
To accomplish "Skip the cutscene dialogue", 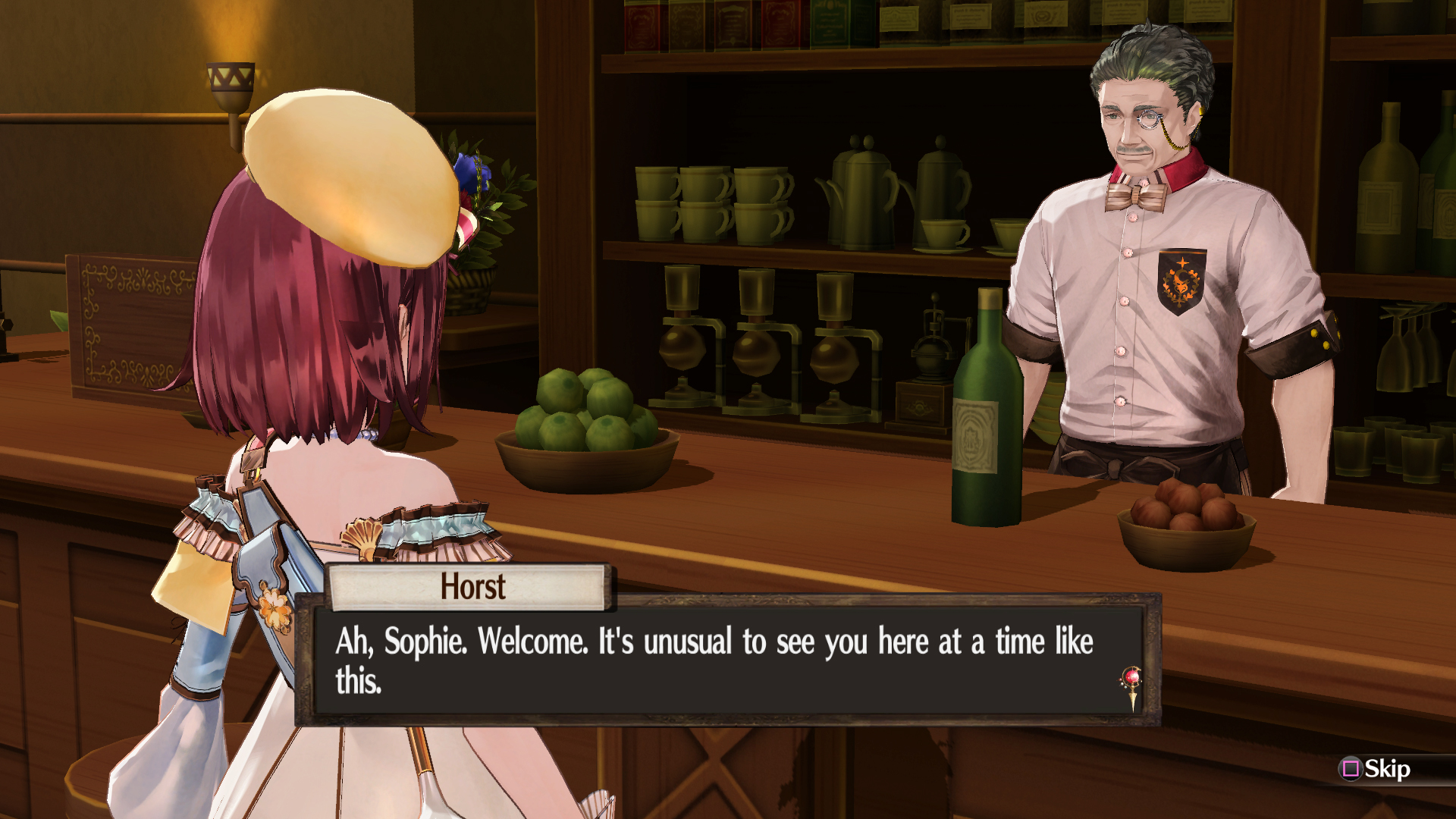I will [1376, 769].
